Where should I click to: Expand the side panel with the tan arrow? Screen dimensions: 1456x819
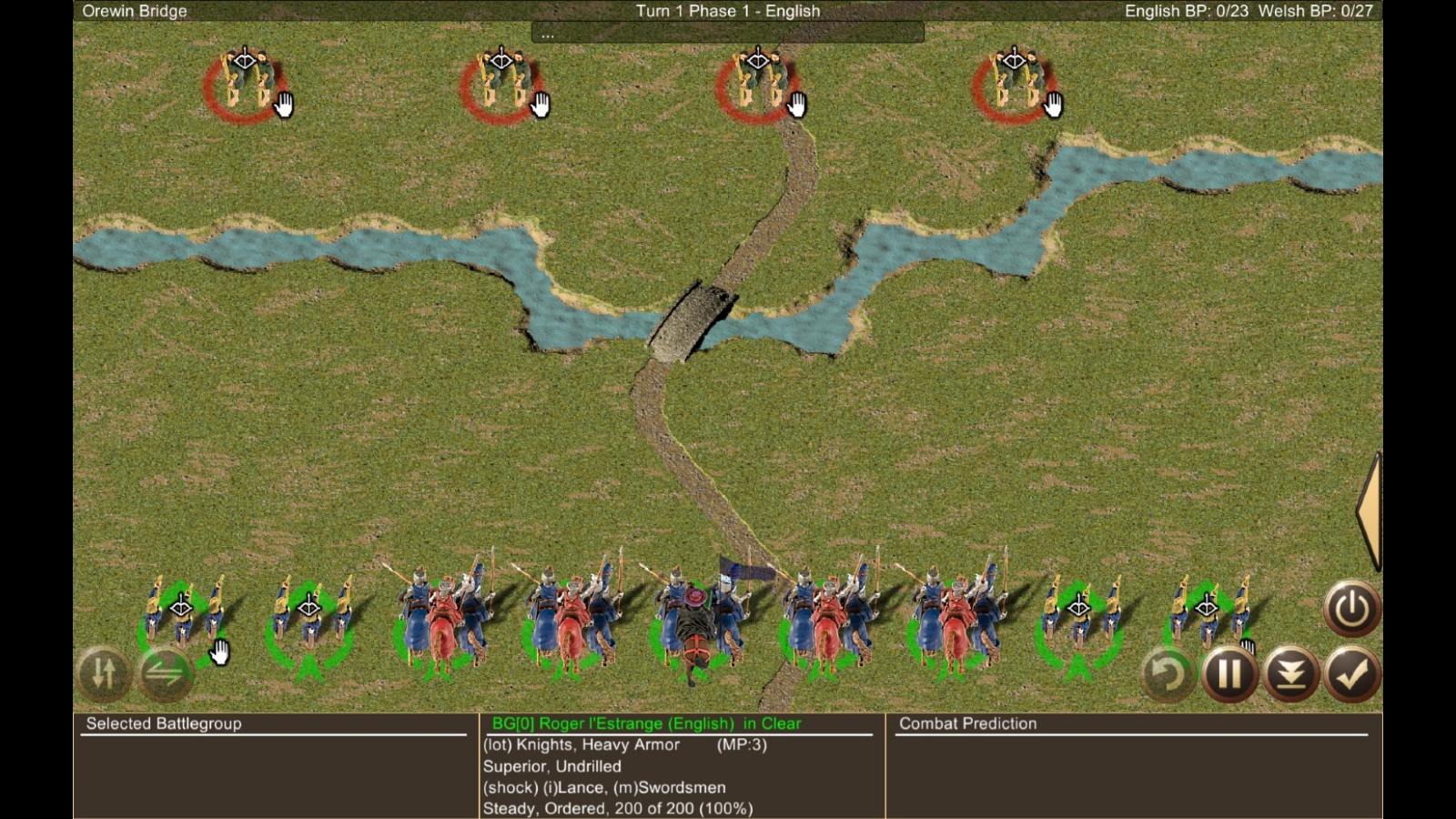click(1370, 511)
